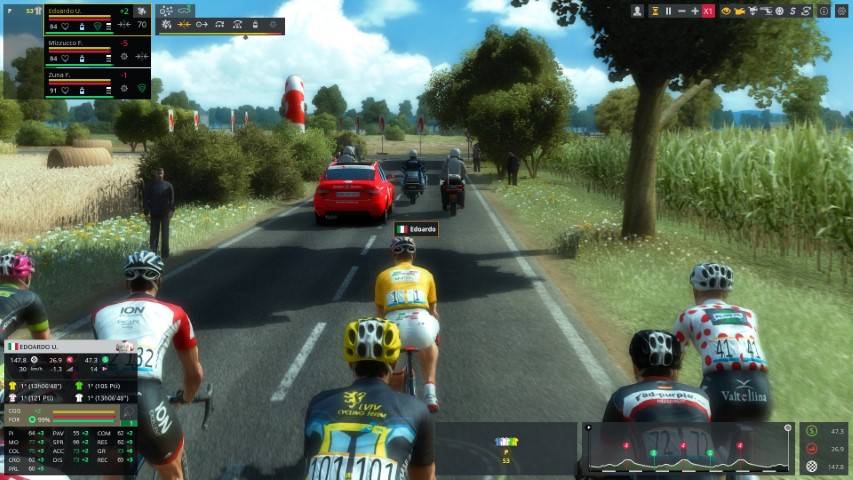Choose the attack burst order icon
853x480 pixels.
click(x=166, y=24)
